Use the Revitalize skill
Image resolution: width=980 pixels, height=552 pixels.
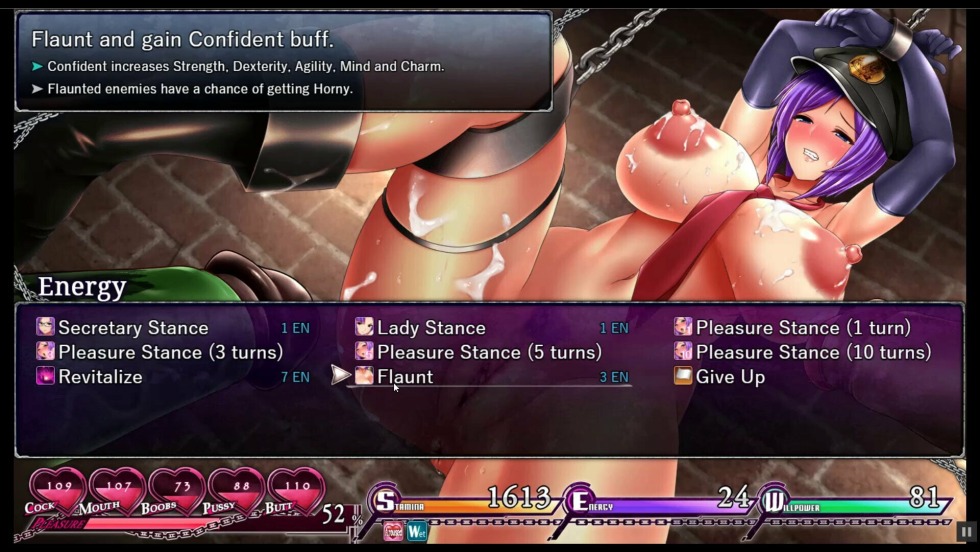coord(100,377)
